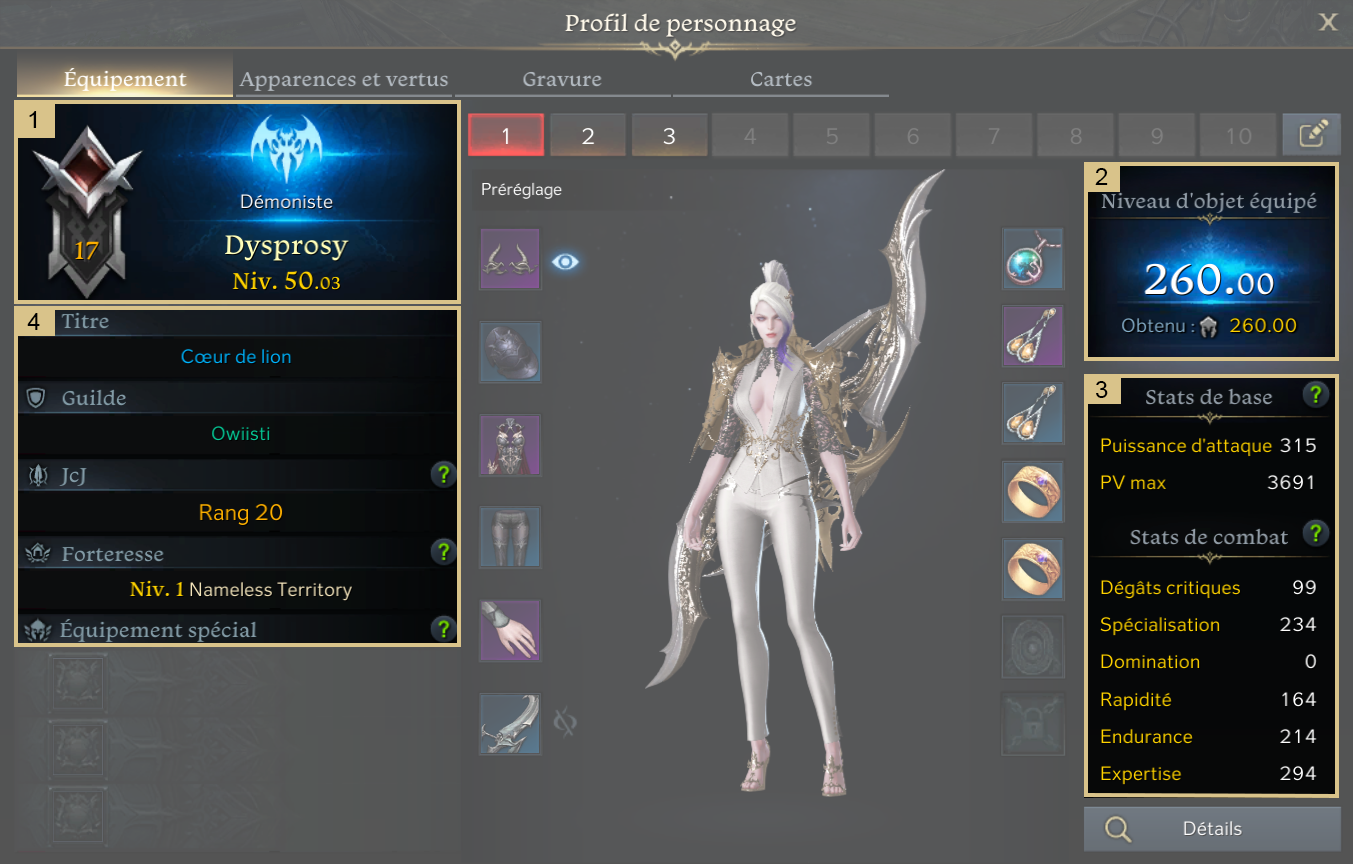This screenshot has width=1353, height=864.
Task: Open the JcJ help question mark
Action: [x=443, y=475]
